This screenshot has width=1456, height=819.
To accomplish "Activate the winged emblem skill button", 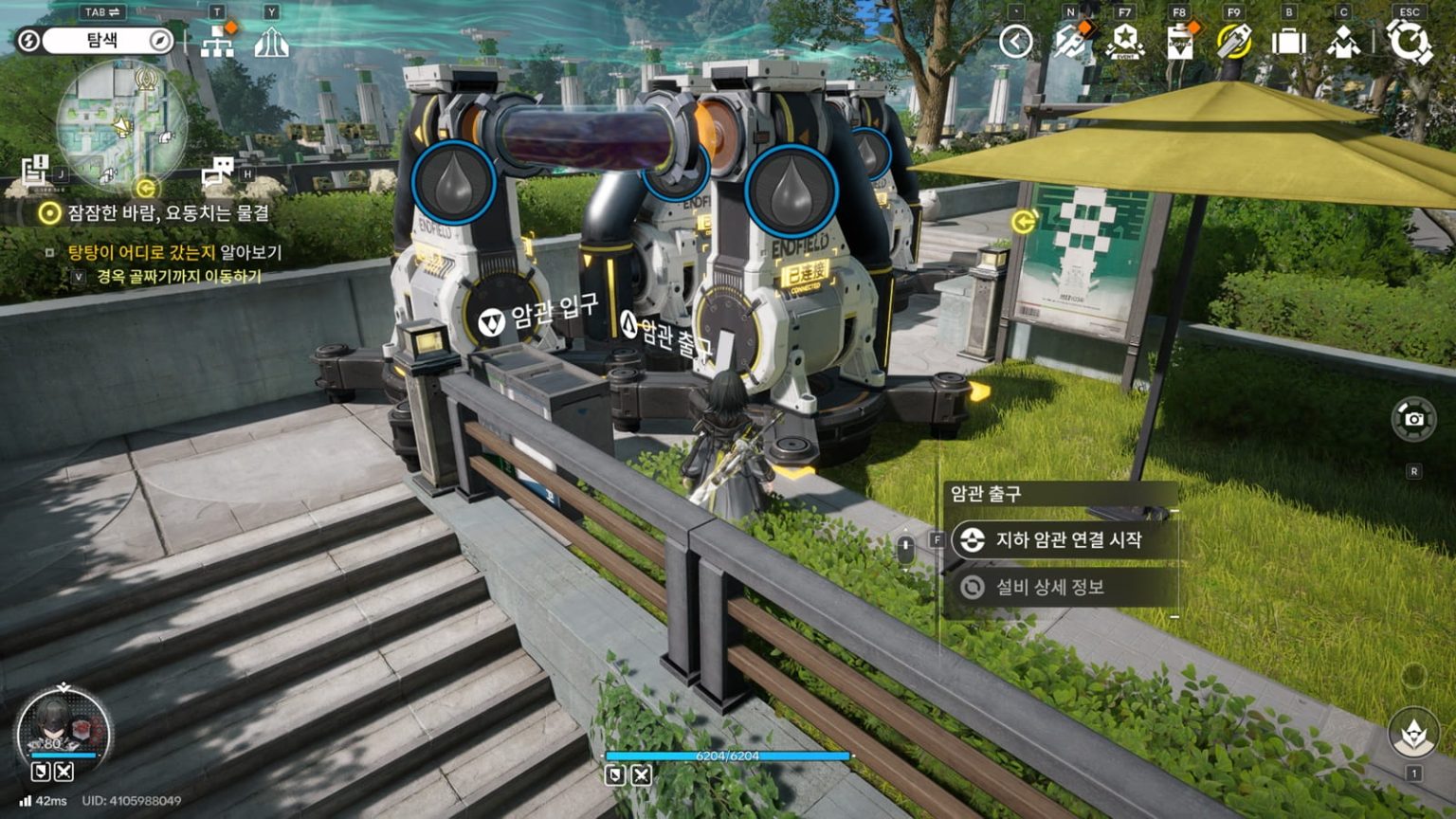I will (x=1413, y=732).
